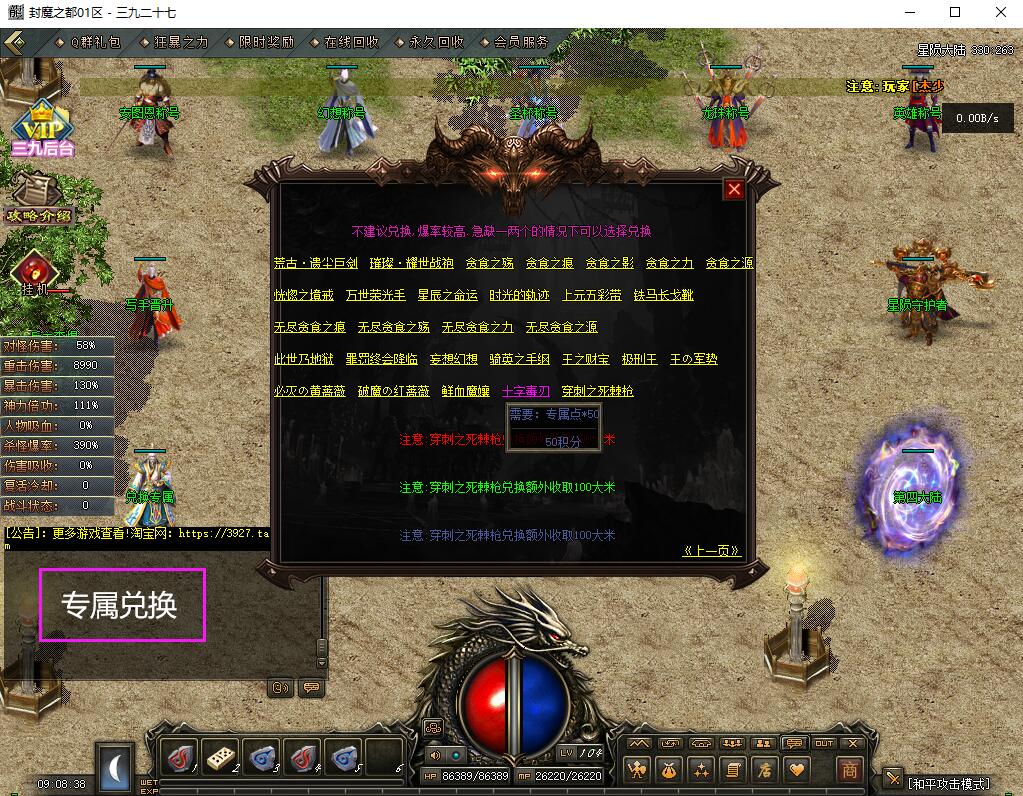
Task: Switch the 和平攻击模式 attack mode sword icon
Action: (893, 779)
